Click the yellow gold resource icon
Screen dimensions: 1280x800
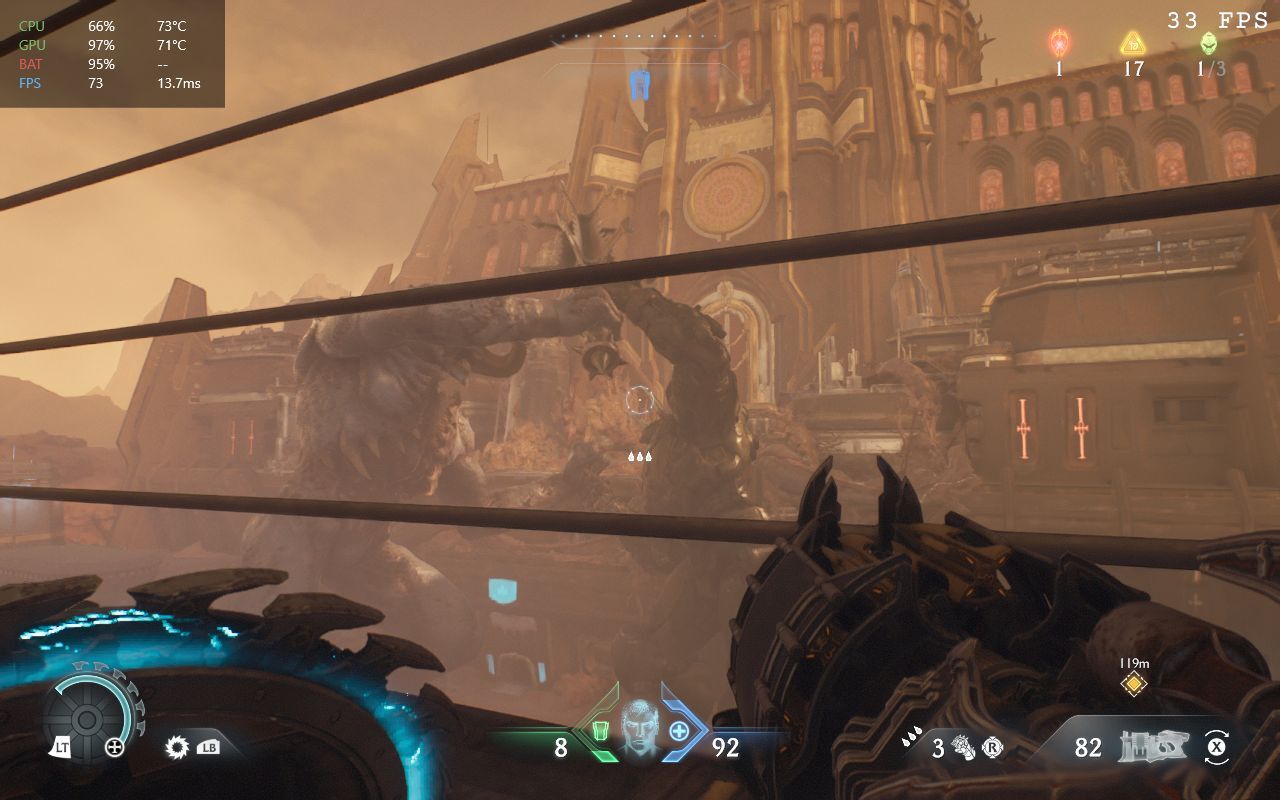coord(1132,43)
